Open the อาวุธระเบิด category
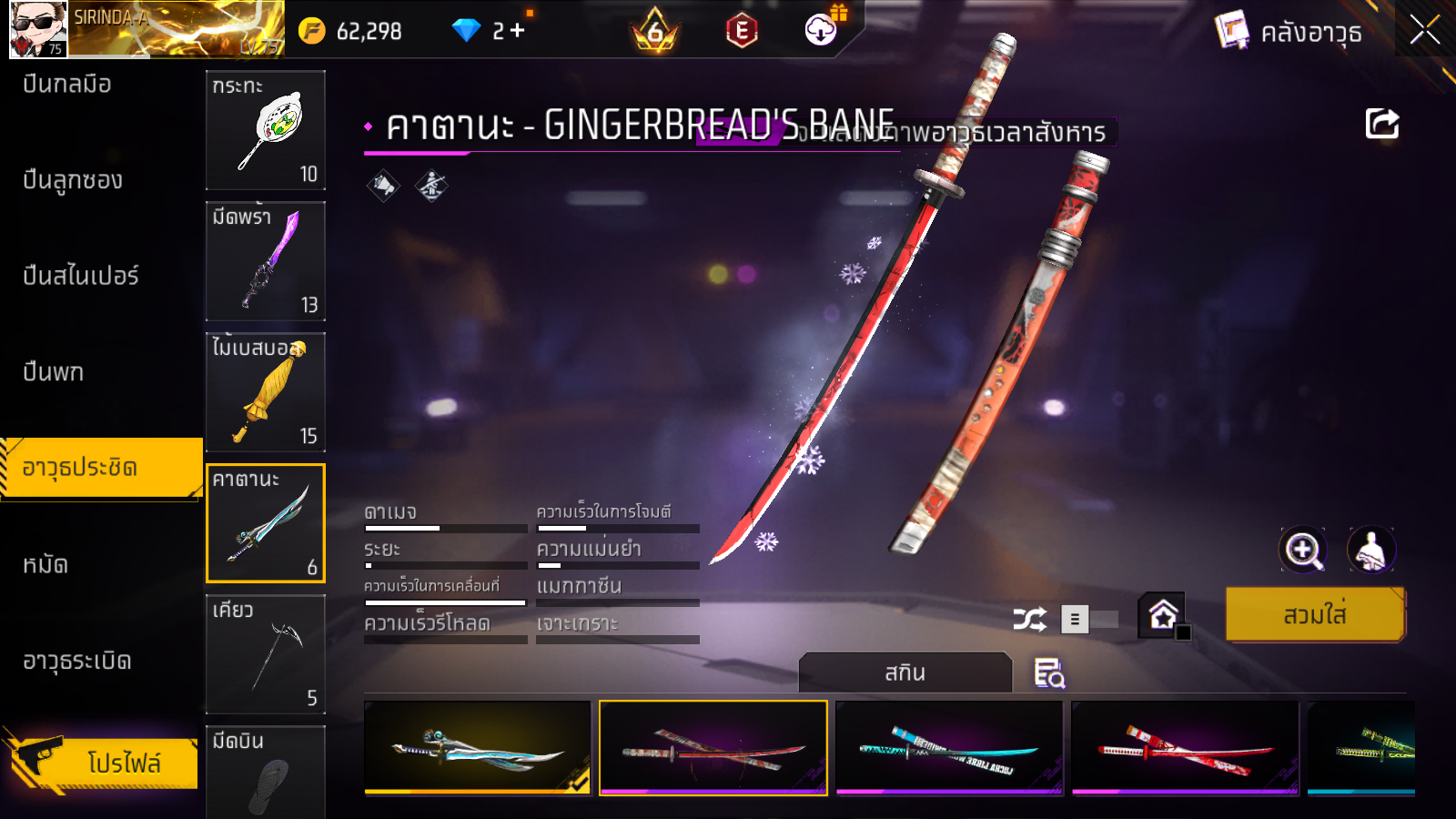Screen dimensions: 1456x819 [77, 661]
